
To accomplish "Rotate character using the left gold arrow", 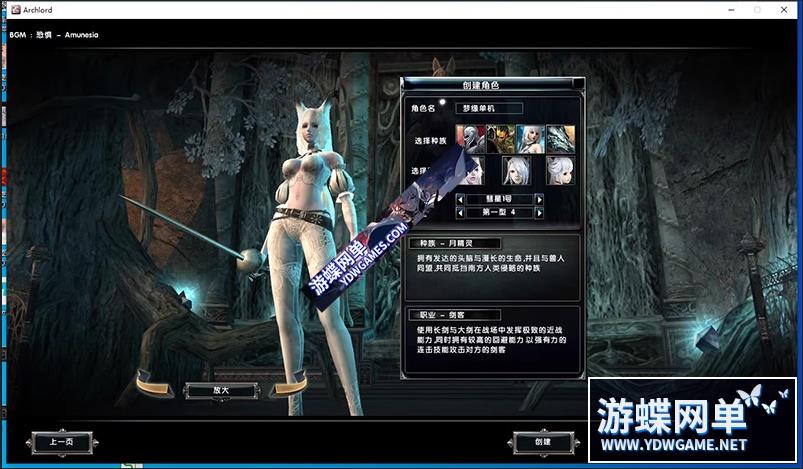I will click(156, 383).
